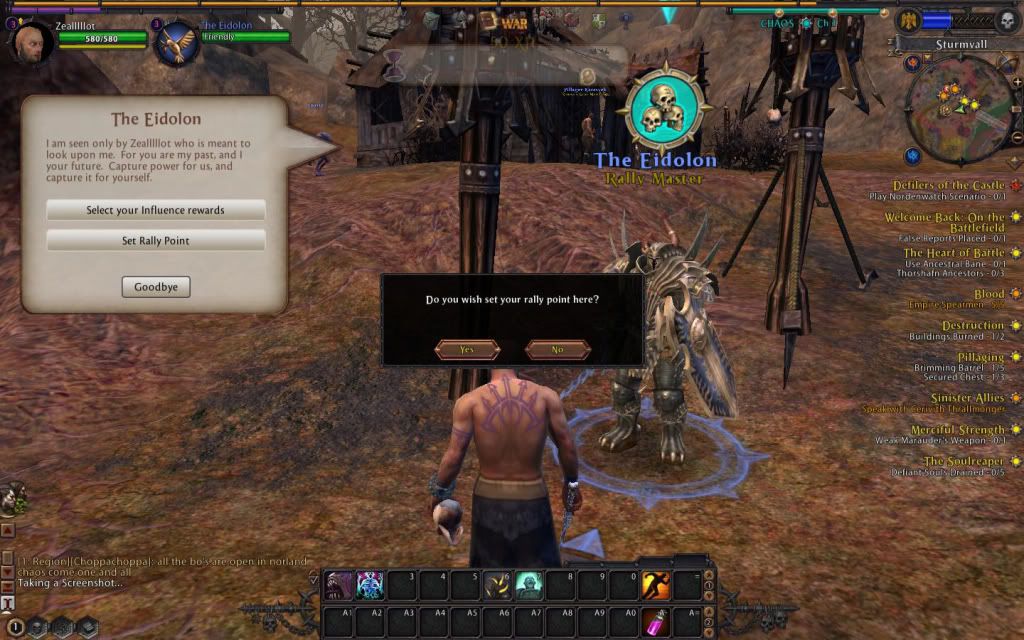Say Goodbye to The Eidolon
Image resolution: width=1024 pixels, height=640 pixels.
point(155,287)
